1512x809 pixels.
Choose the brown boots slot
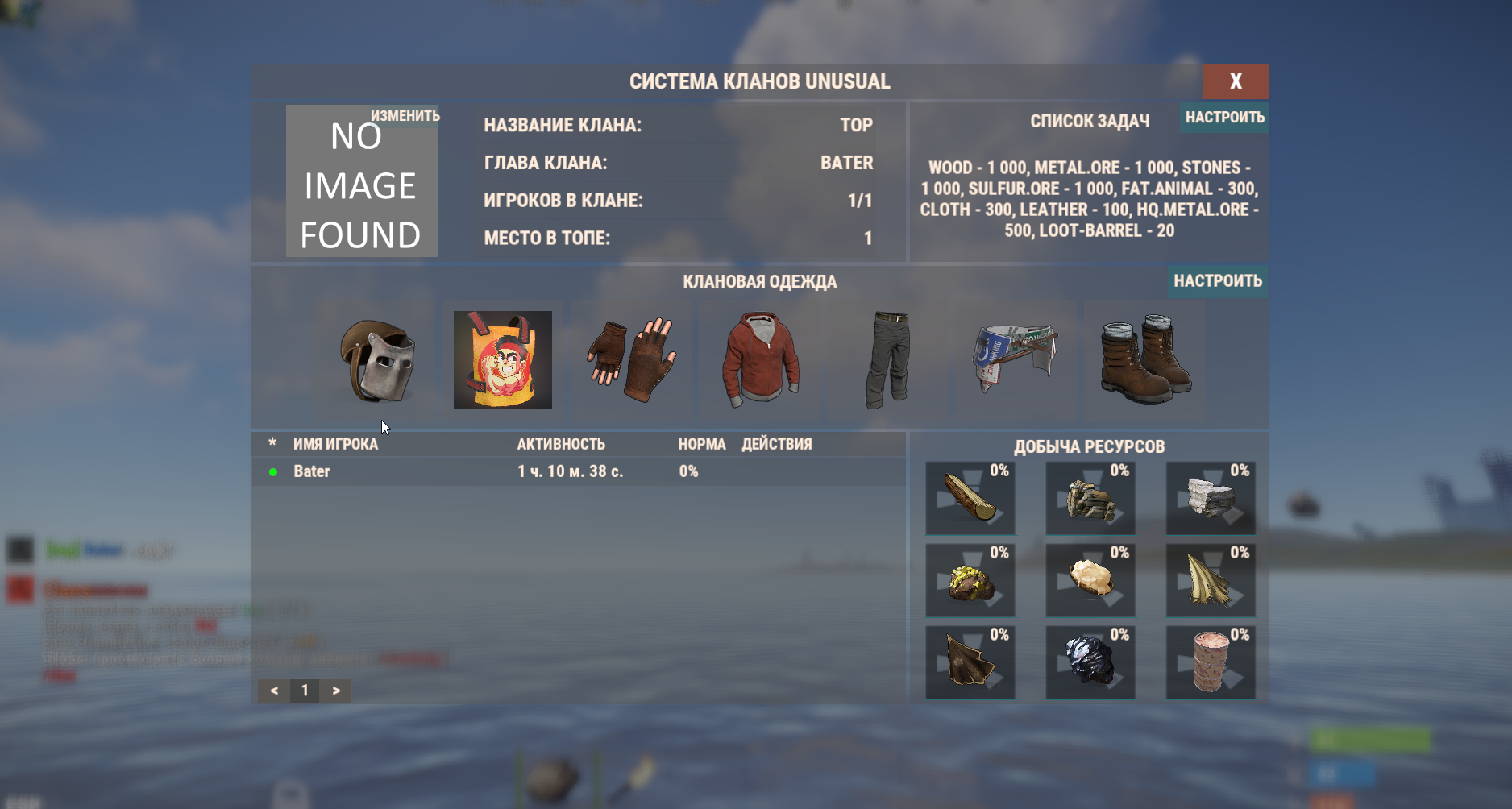[1144, 360]
